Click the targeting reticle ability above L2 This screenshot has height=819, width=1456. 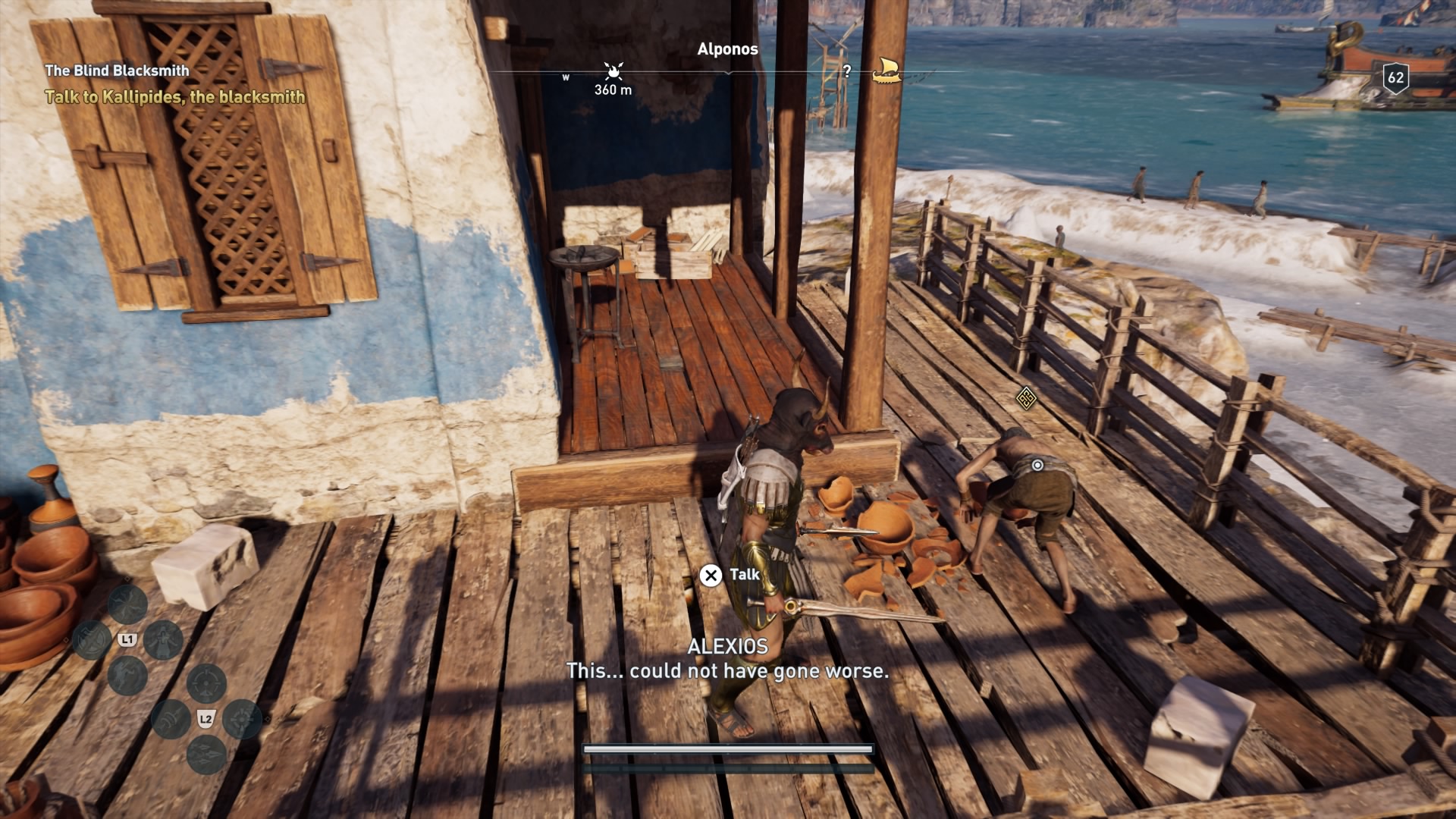pyautogui.click(x=207, y=682)
